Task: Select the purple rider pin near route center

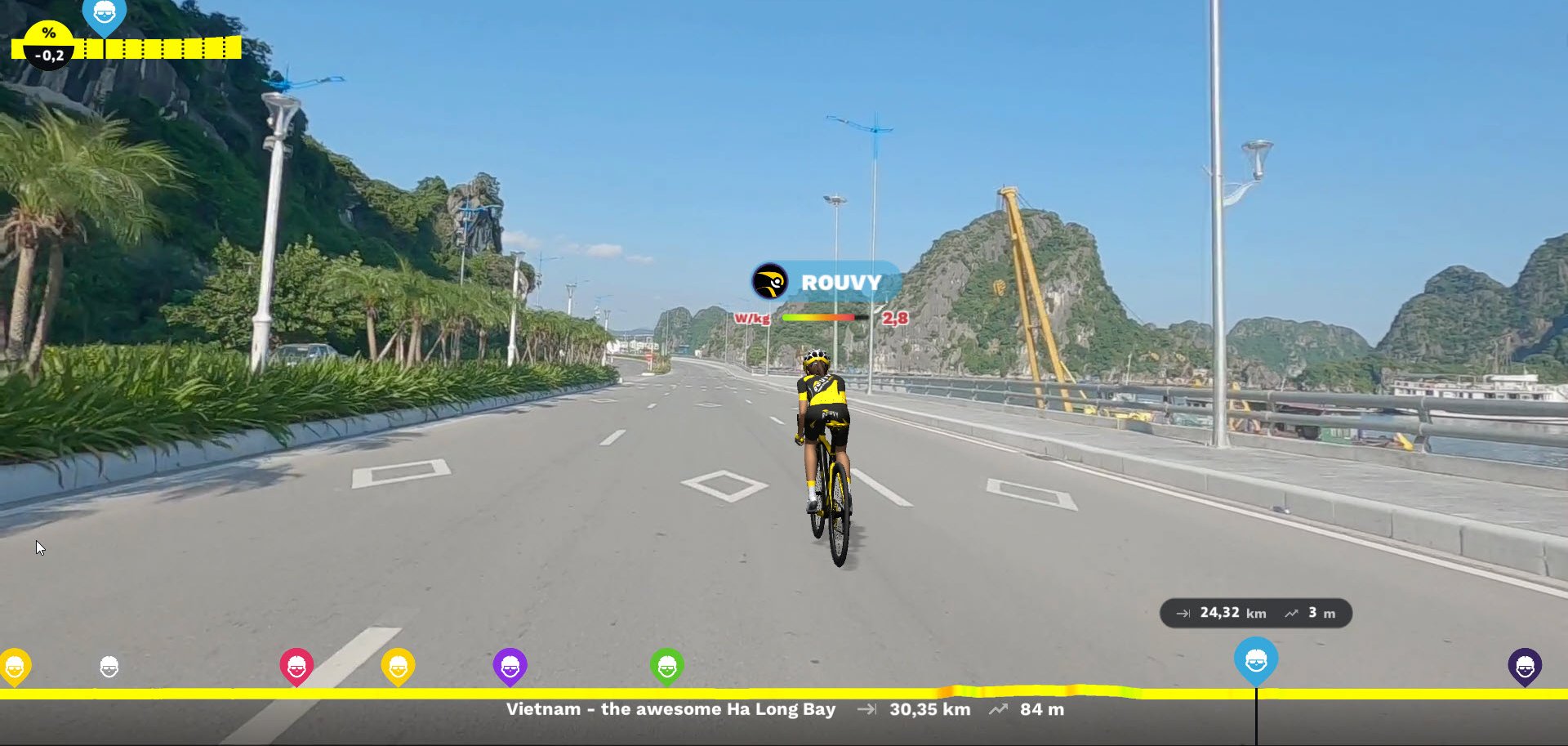Action: click(510, 666)
